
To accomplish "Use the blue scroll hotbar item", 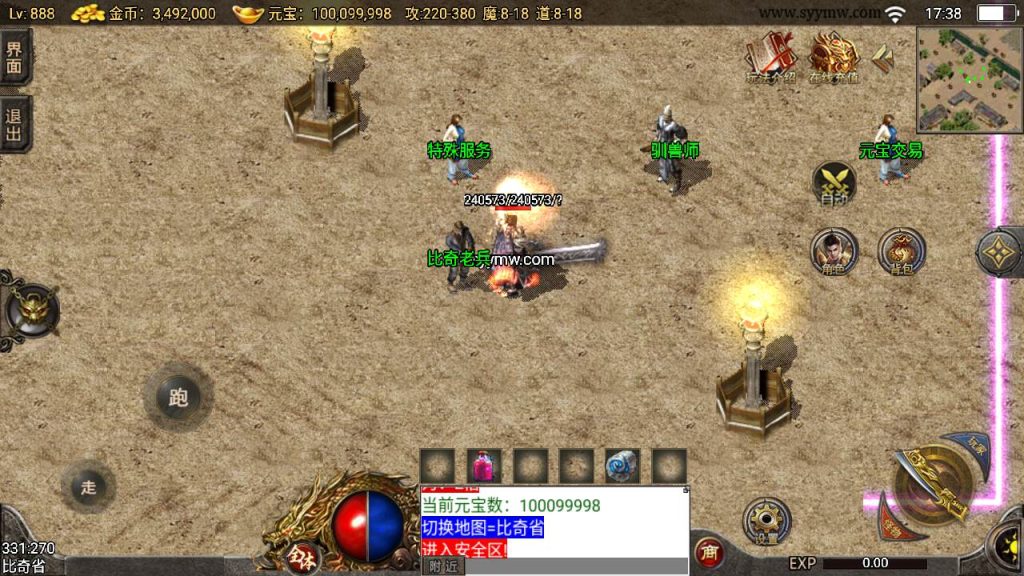I will (622, 466).
